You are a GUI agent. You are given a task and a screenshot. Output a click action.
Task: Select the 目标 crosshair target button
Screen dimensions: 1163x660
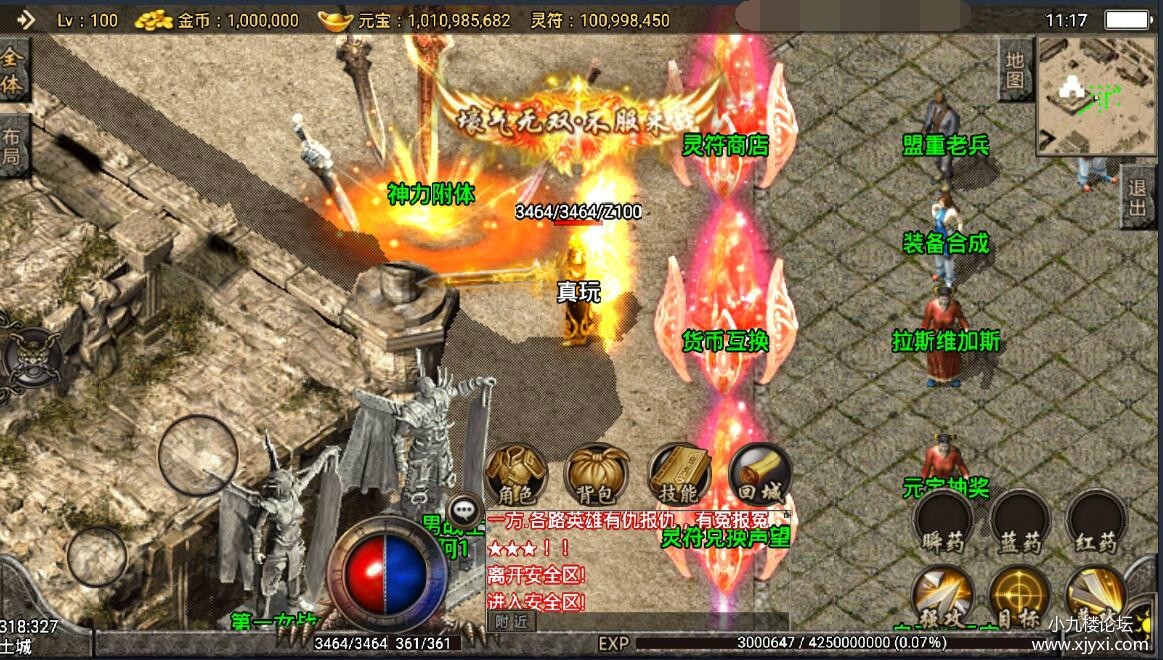1019,597
